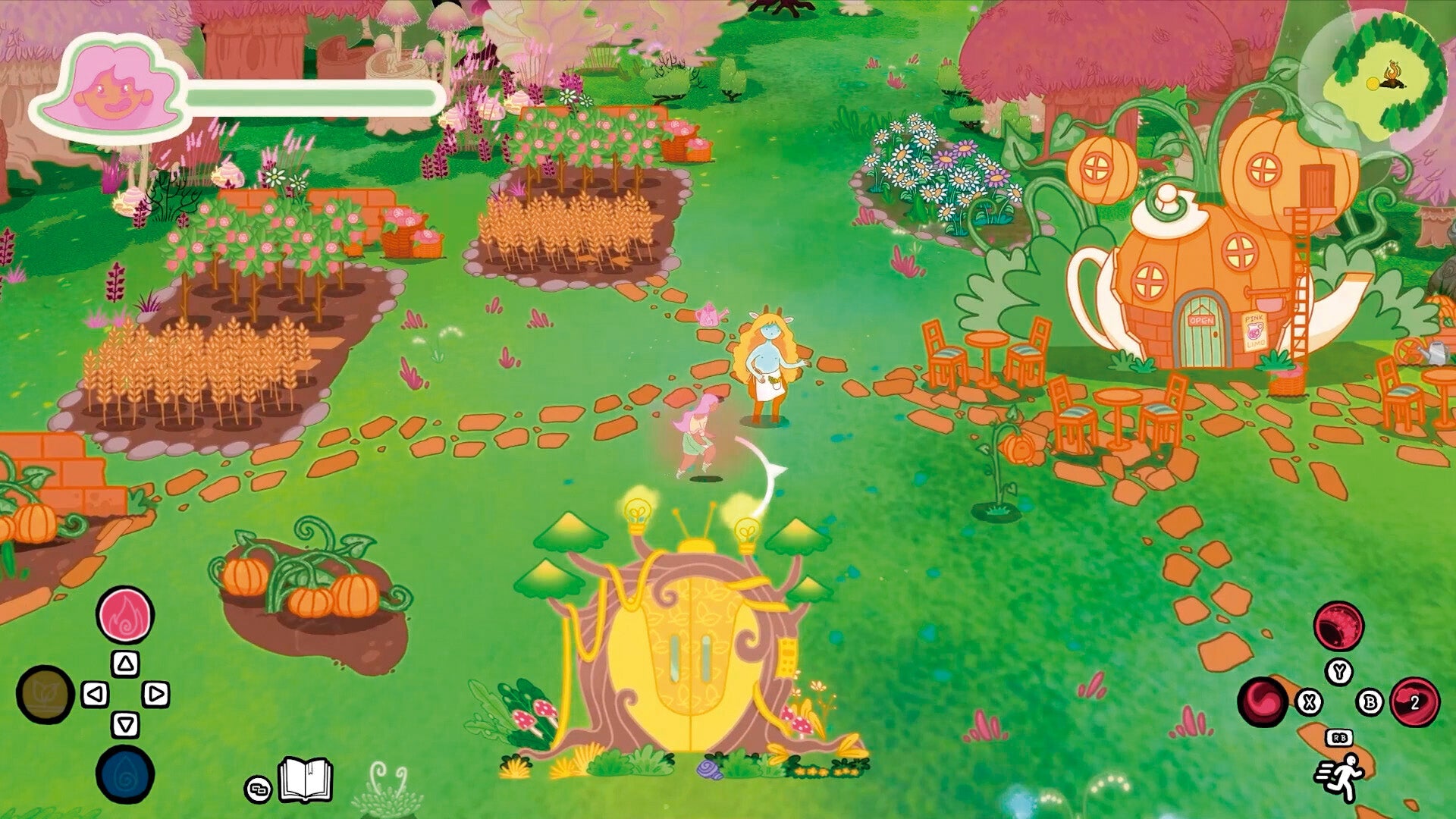Click the B button prompt
Screen dimensions: 1456x819
point(1370,701)
